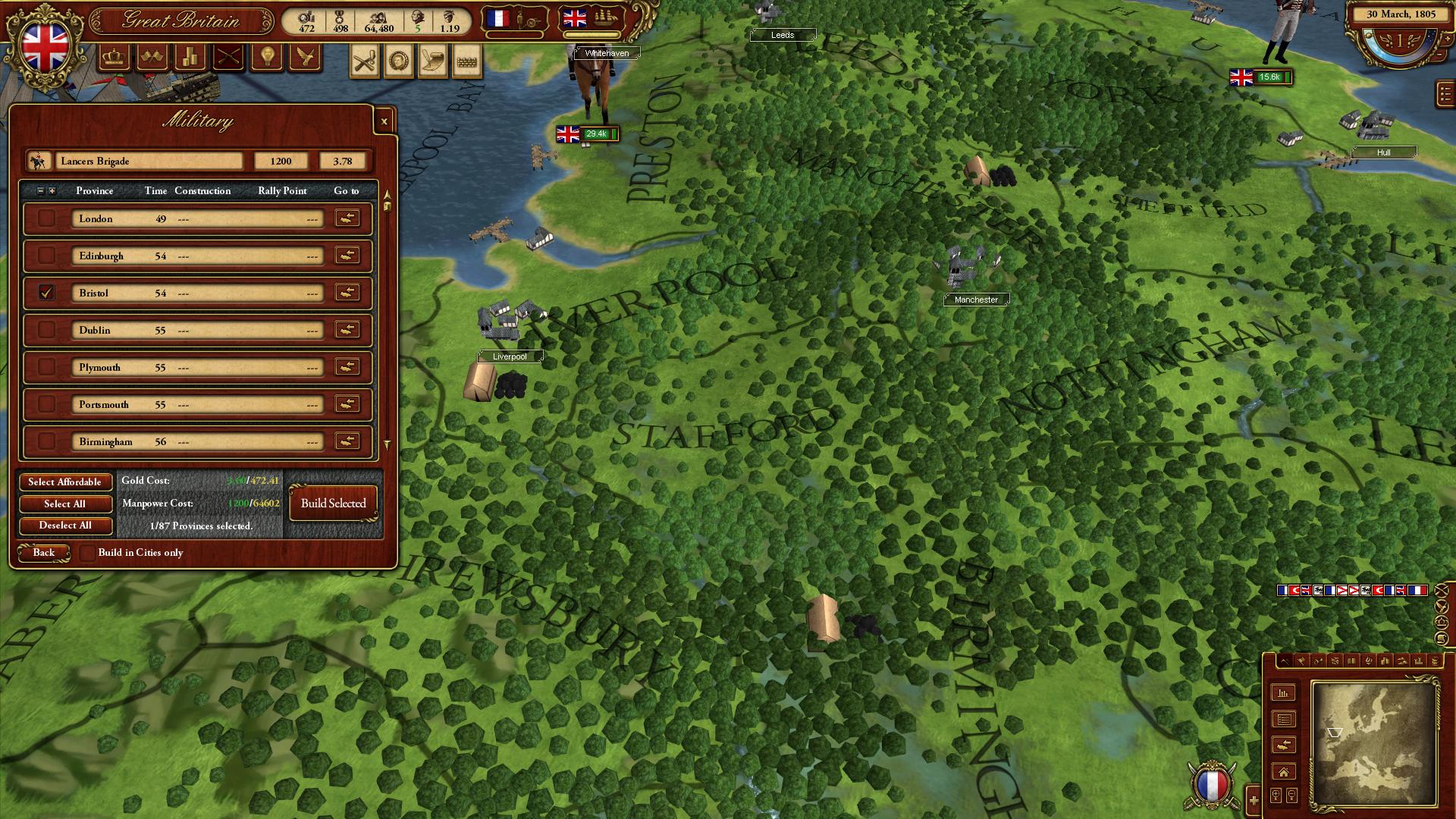Viewport: 1456px width, 819px height.
Task: Go to Edinburgh province via arrow button
Action: 347,256
